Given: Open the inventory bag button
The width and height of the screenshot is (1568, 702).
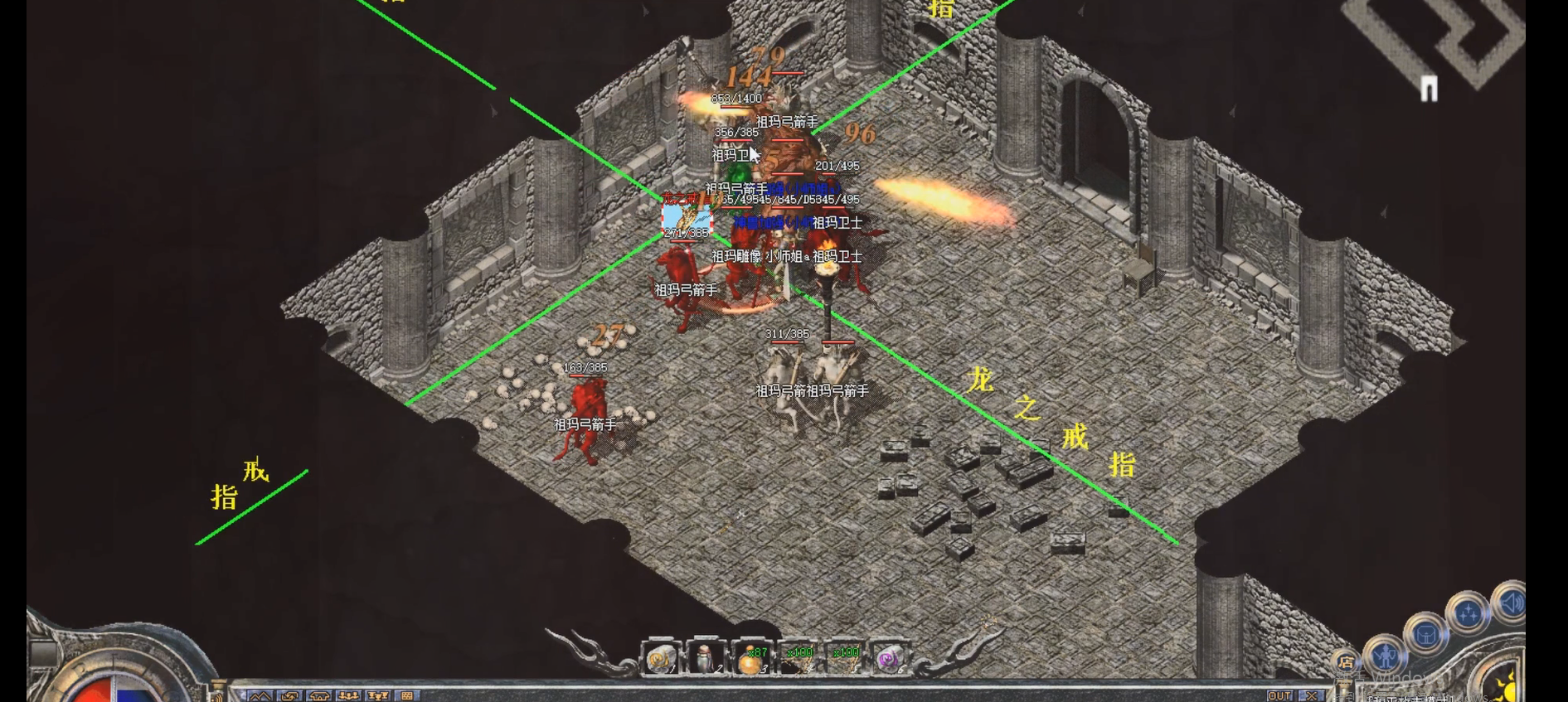Looking at the screenshot, I should (x=1425, y=635).
